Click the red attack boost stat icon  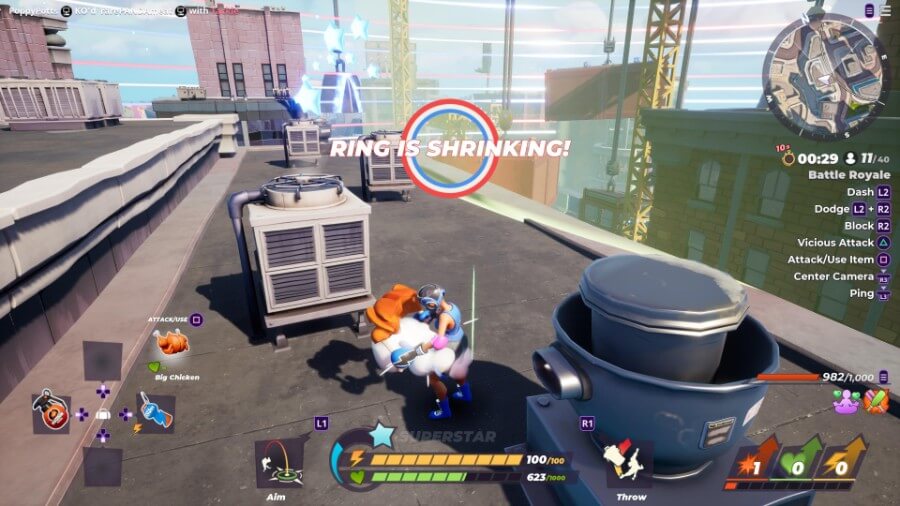753,462
